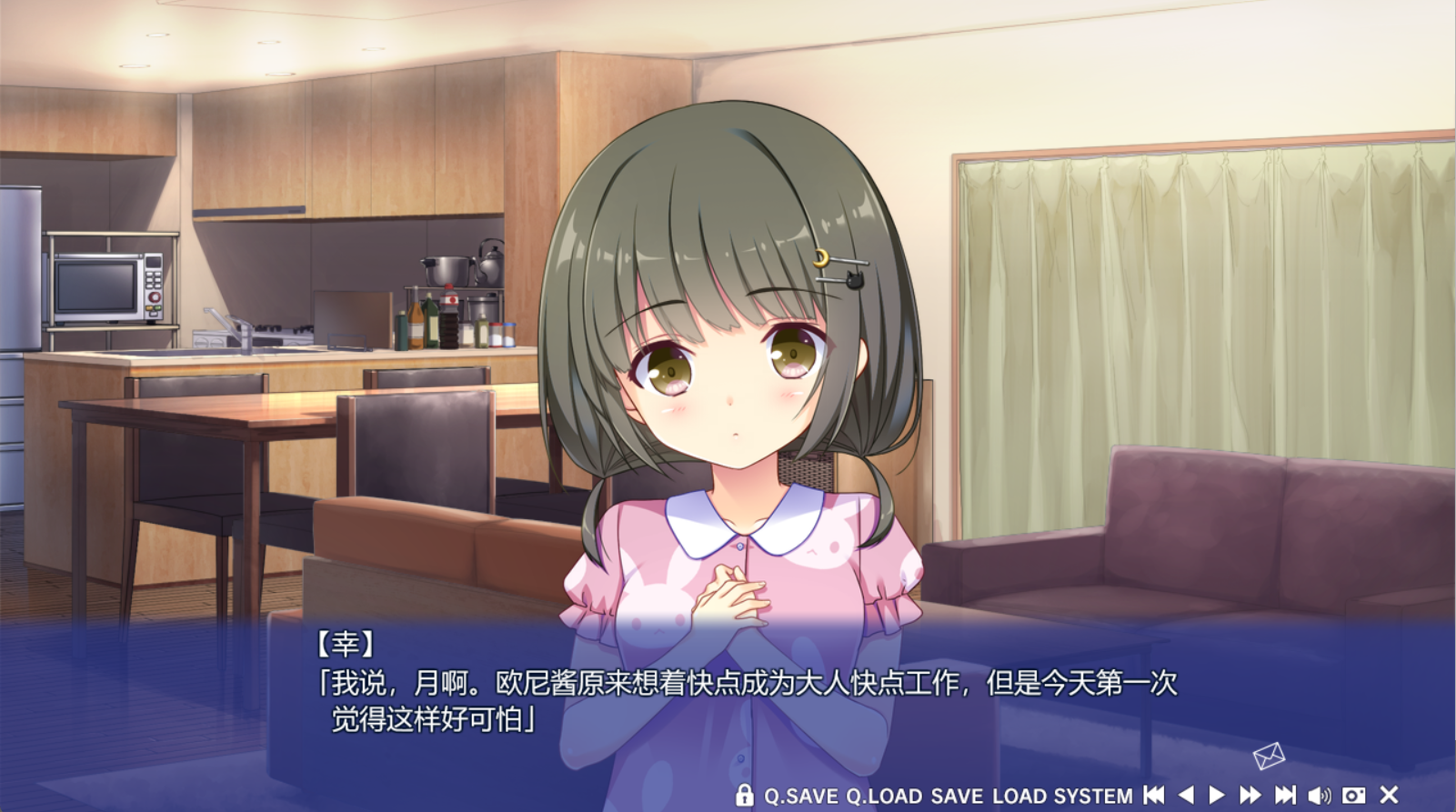Activate skip mode with the fast-forward icon
The image size is (1456, 812).
tap(1249, 795)
